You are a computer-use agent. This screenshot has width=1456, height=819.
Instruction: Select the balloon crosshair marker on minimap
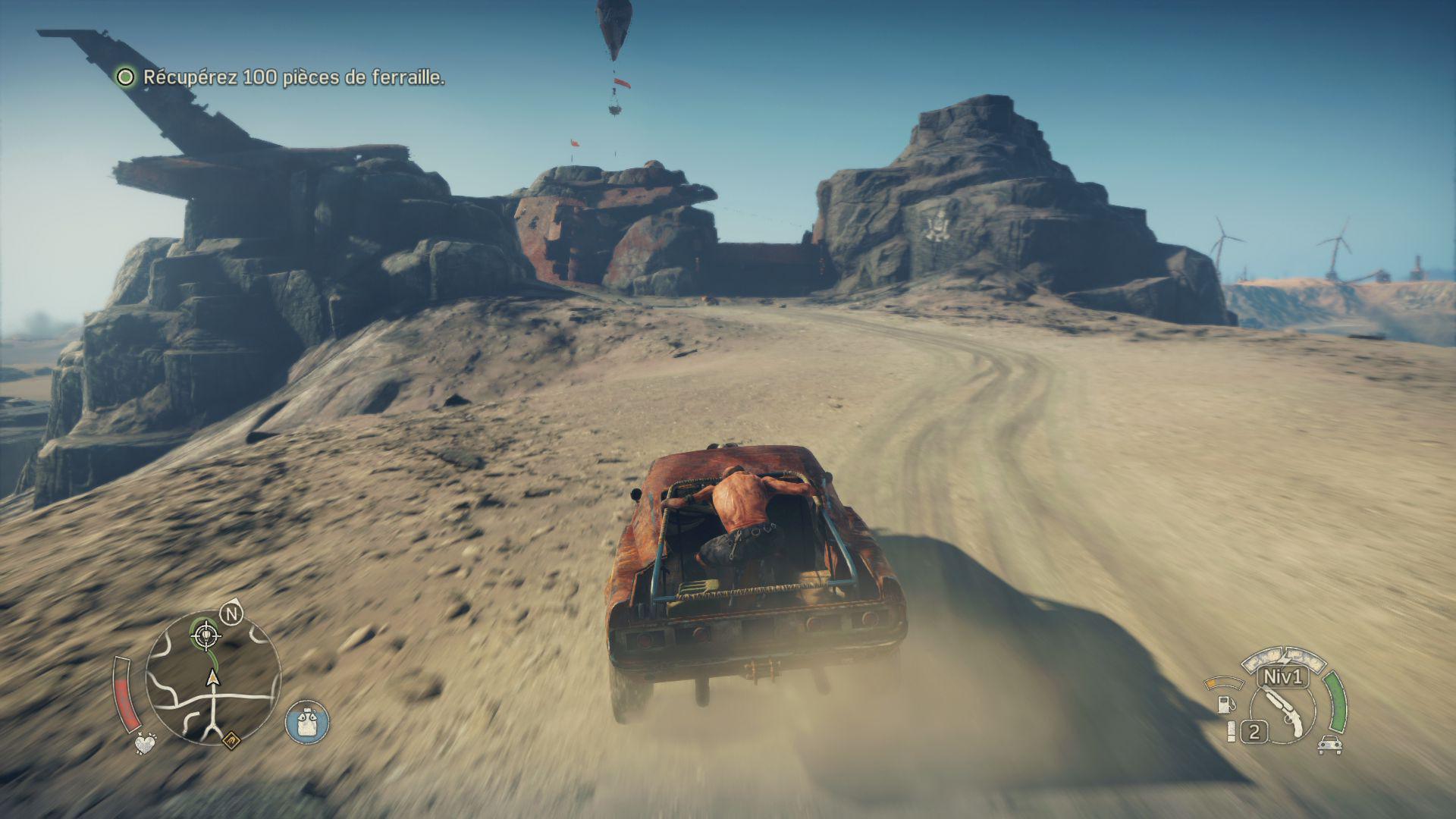203,635
